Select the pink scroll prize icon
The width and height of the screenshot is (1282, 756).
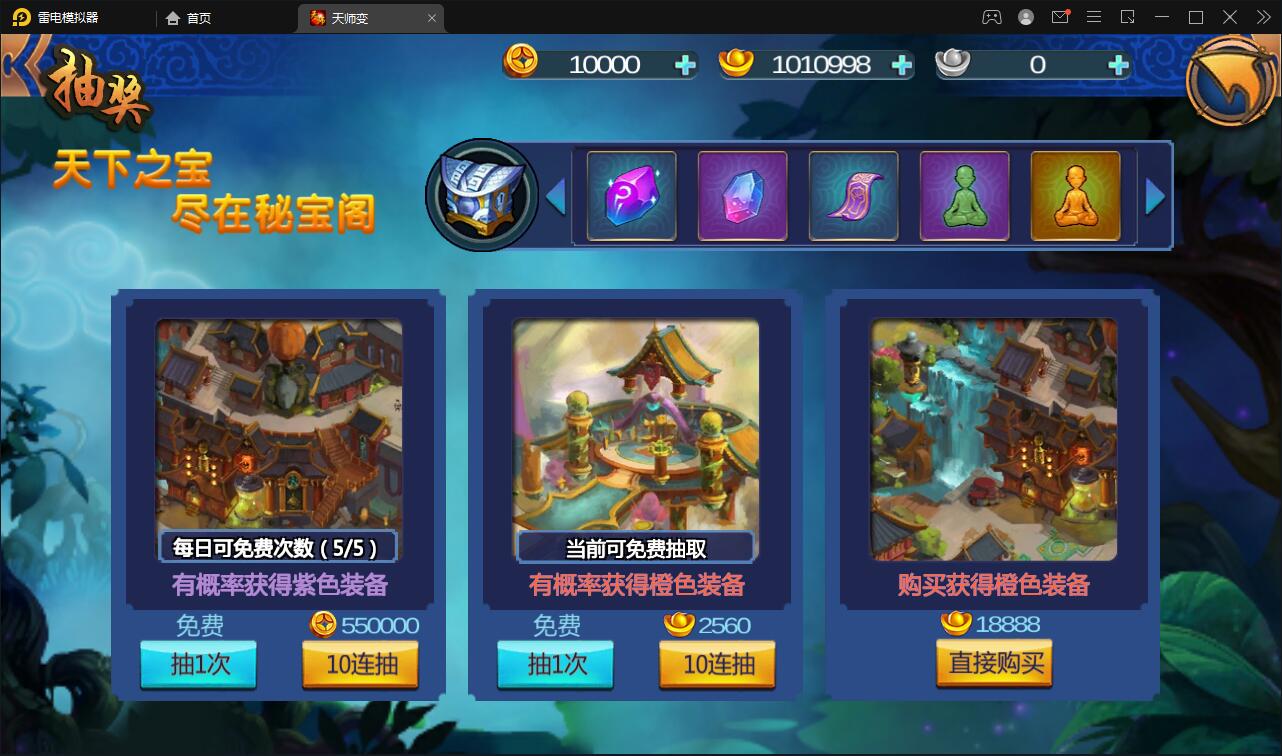tap(853, 195)
